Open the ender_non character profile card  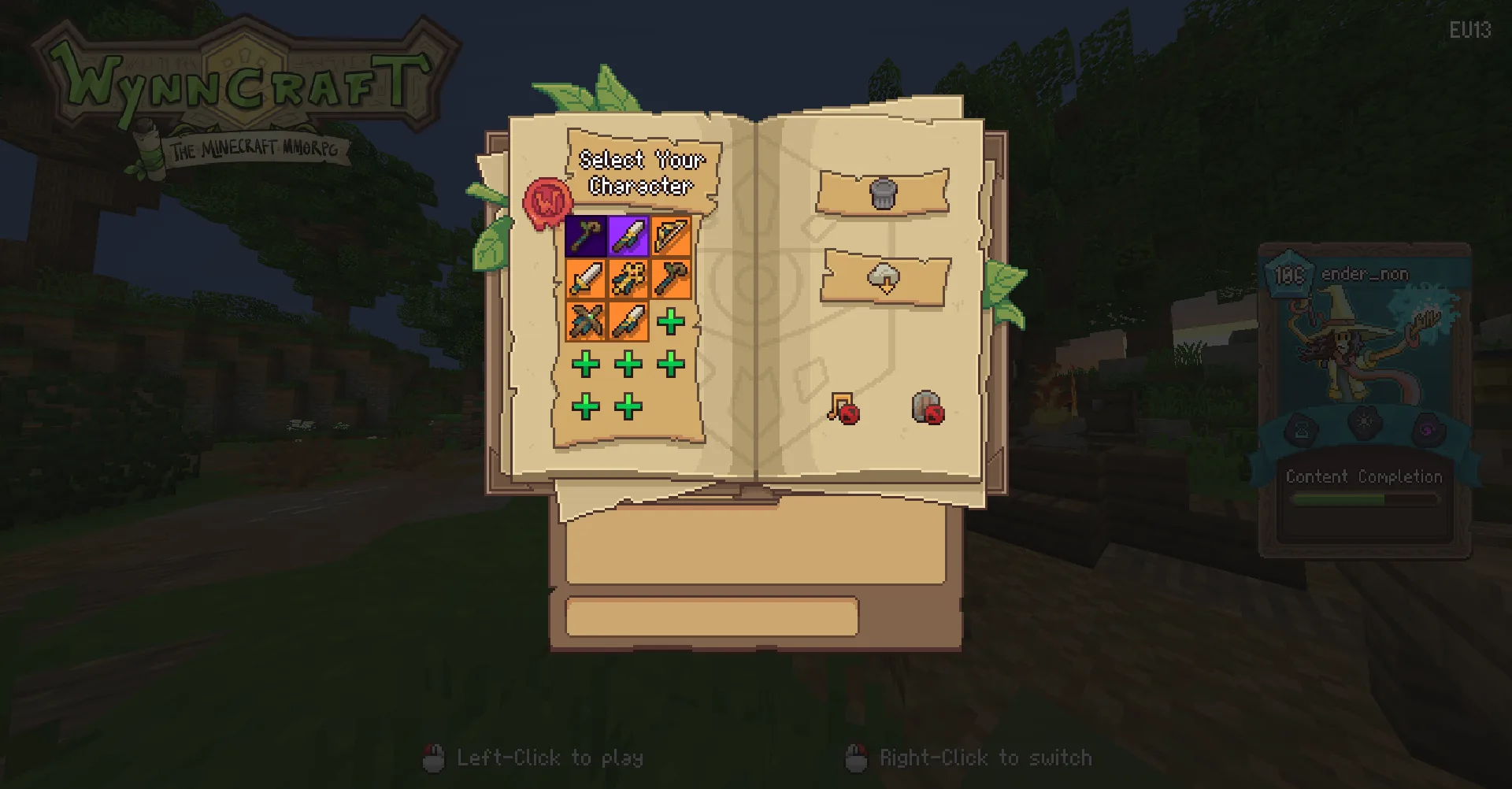[x=1365, y=354]
